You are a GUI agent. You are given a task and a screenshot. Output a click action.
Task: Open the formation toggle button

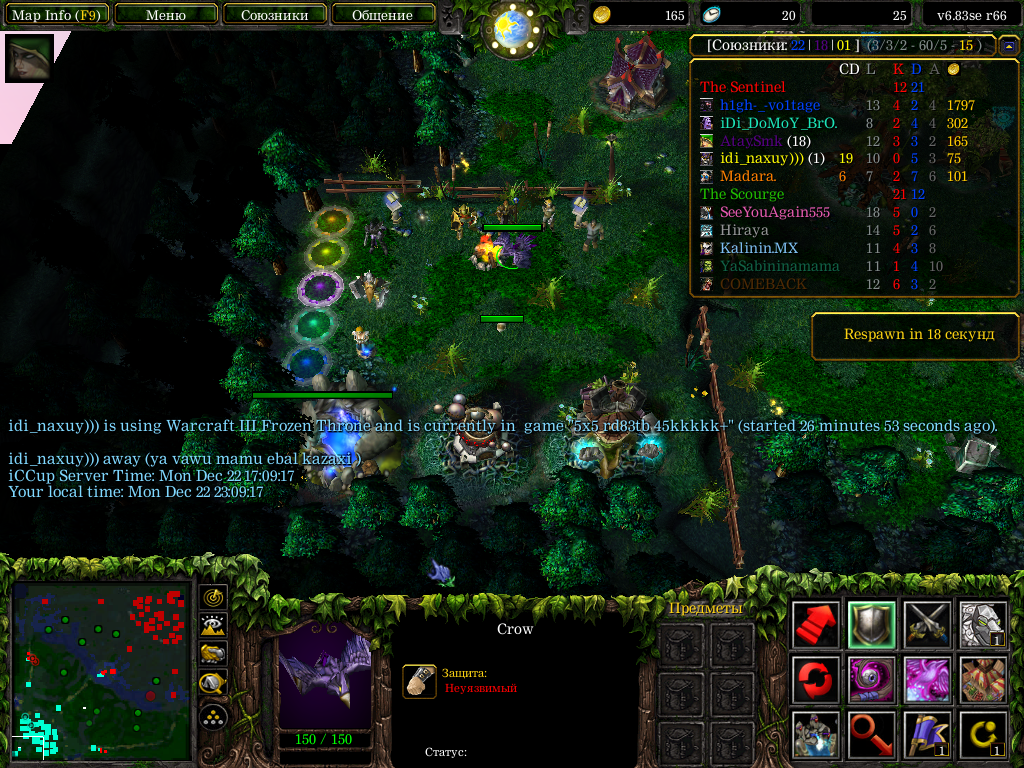(212, 717)
